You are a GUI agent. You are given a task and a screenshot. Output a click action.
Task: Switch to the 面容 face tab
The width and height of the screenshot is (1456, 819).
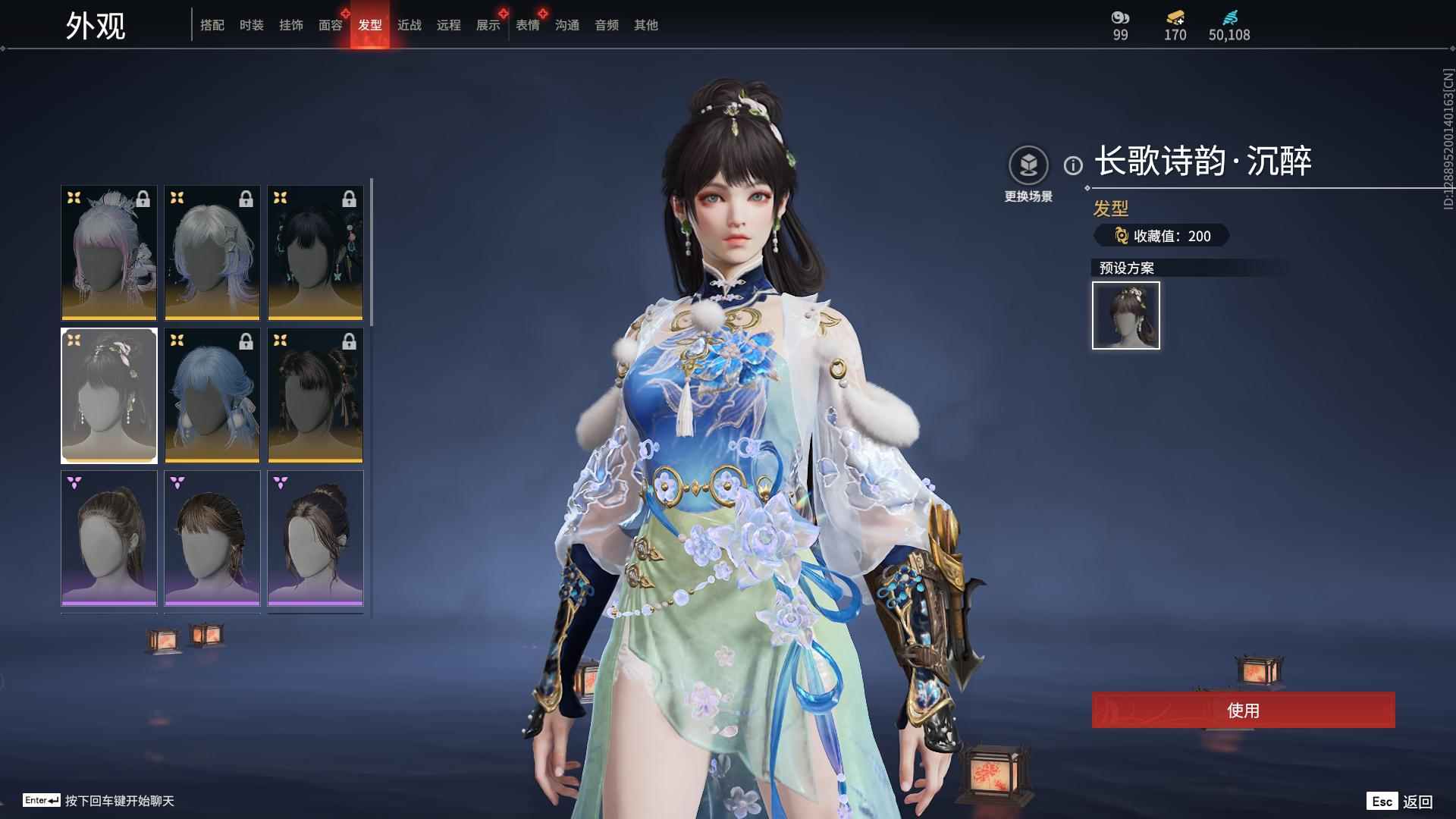click(x=331, y=25)
